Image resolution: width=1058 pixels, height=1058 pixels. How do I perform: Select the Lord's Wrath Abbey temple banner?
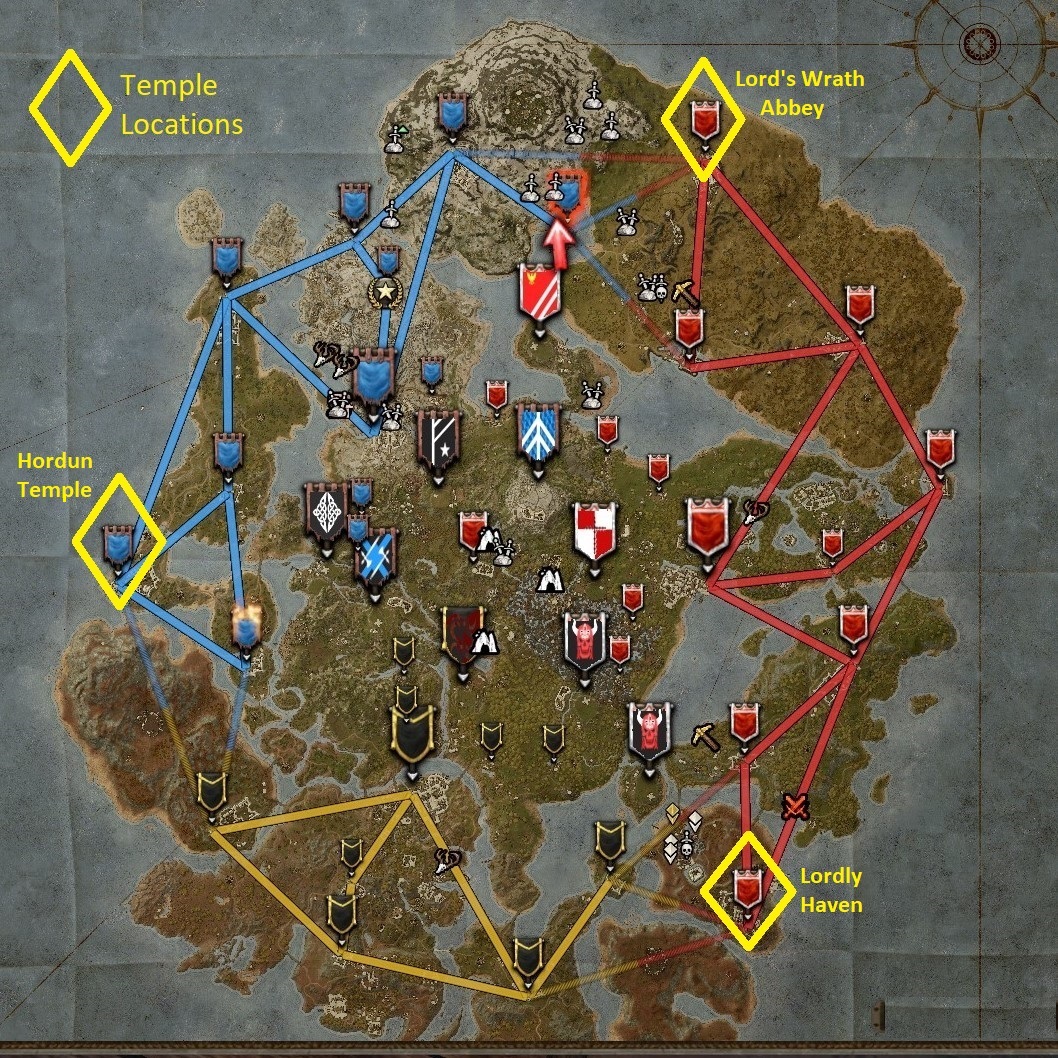pos(704,121)
